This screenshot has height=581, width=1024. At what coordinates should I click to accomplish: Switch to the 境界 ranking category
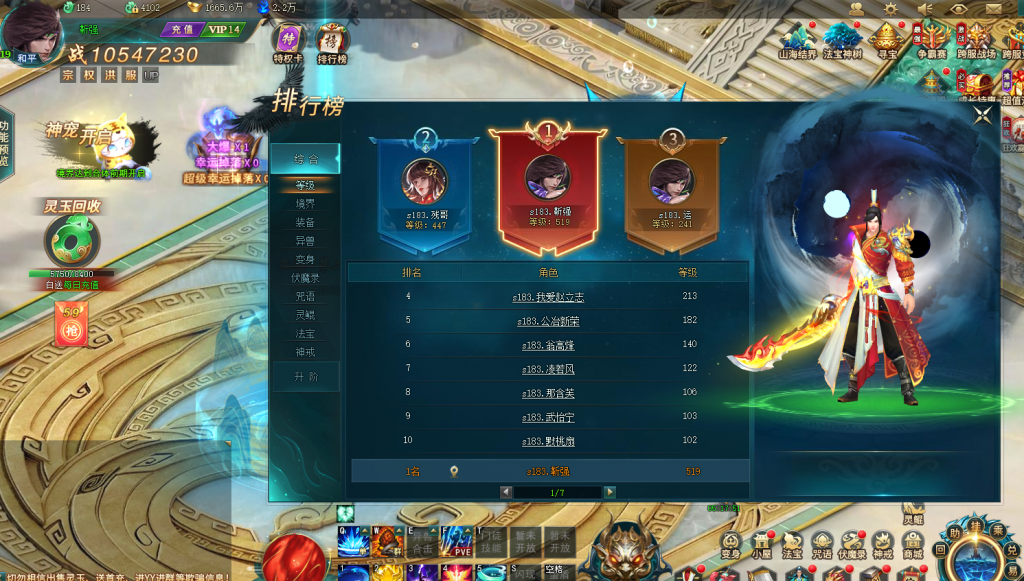tap(305, 204)
